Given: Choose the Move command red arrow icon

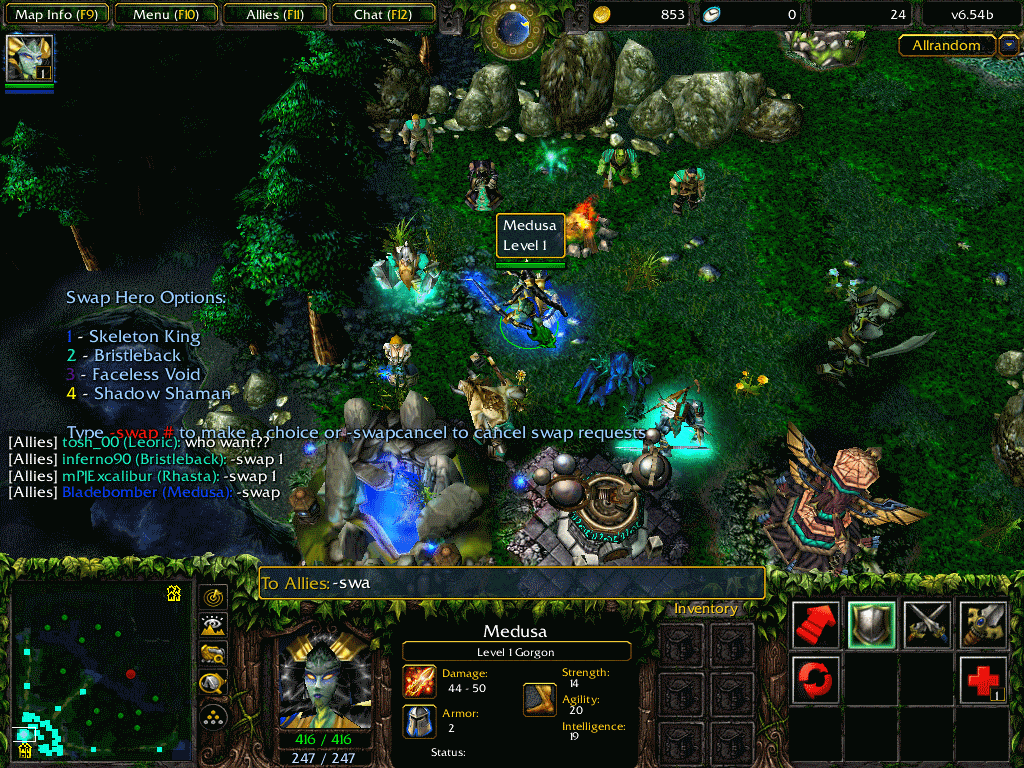Looking at the screenshot, I should (816, 625).
